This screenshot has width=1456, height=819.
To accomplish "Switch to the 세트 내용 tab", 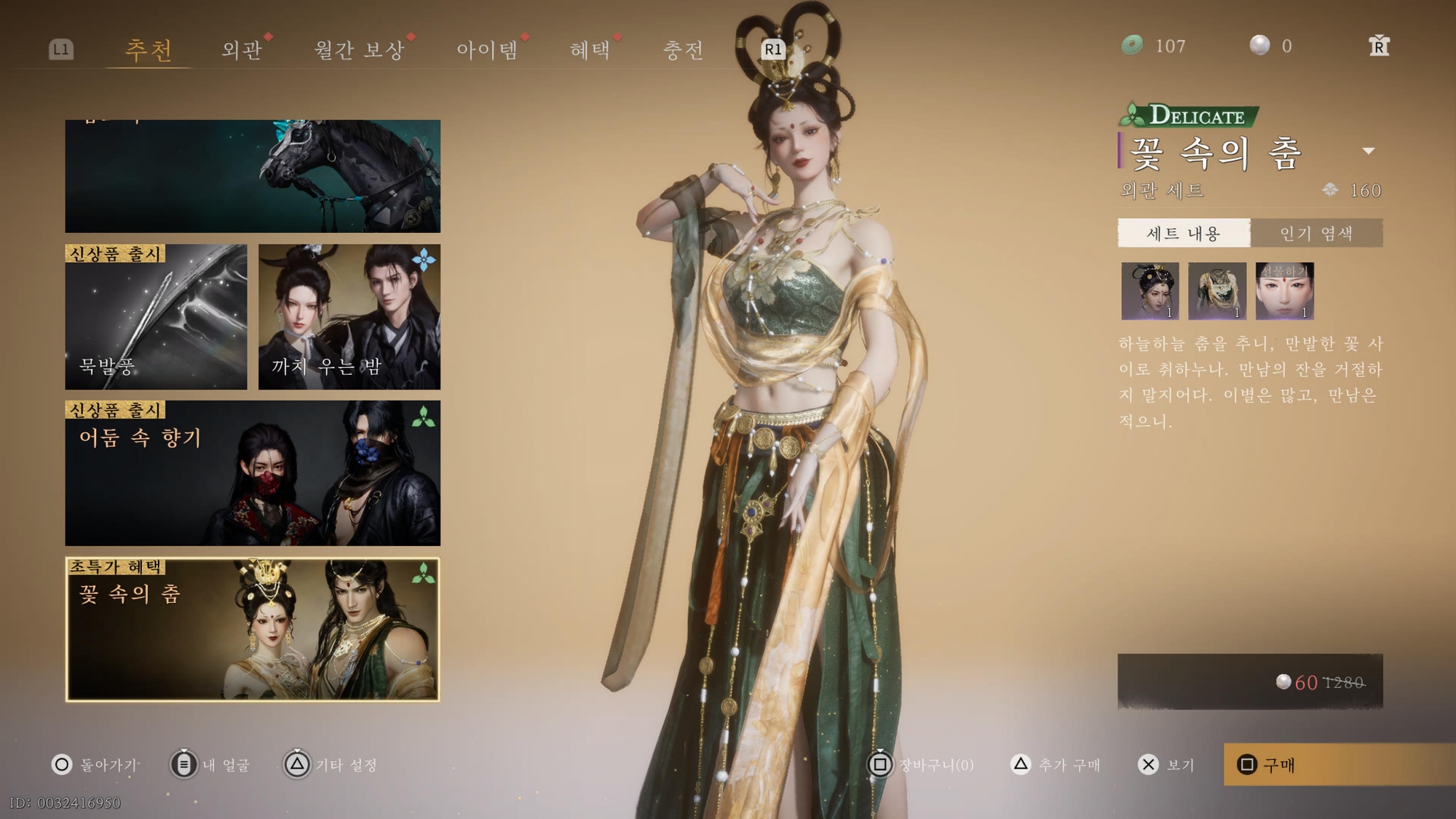I will tap(1184, 233).
